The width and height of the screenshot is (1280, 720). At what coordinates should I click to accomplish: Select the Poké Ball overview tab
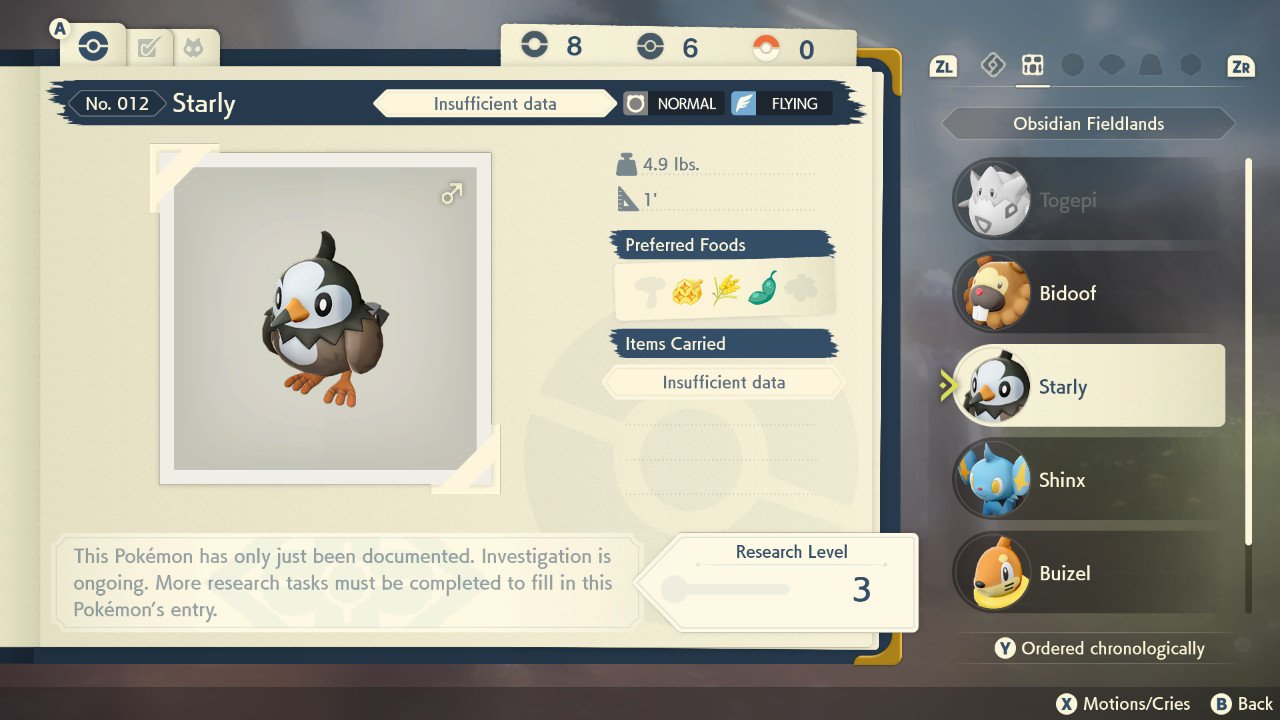[x=92, y=46]
